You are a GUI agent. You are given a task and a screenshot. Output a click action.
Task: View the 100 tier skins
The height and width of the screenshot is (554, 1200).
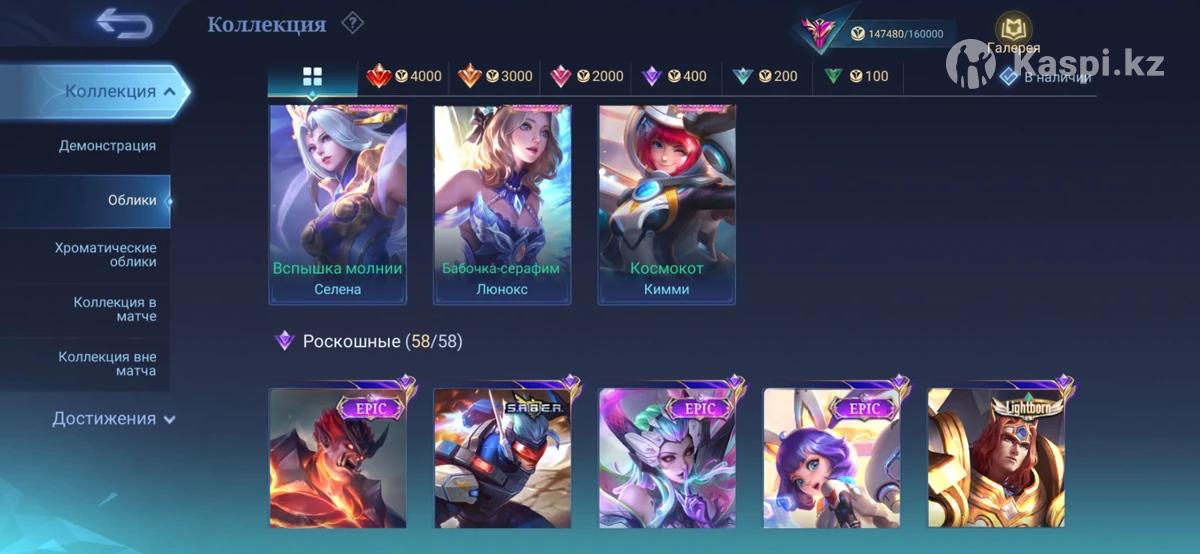click(855, 76)
